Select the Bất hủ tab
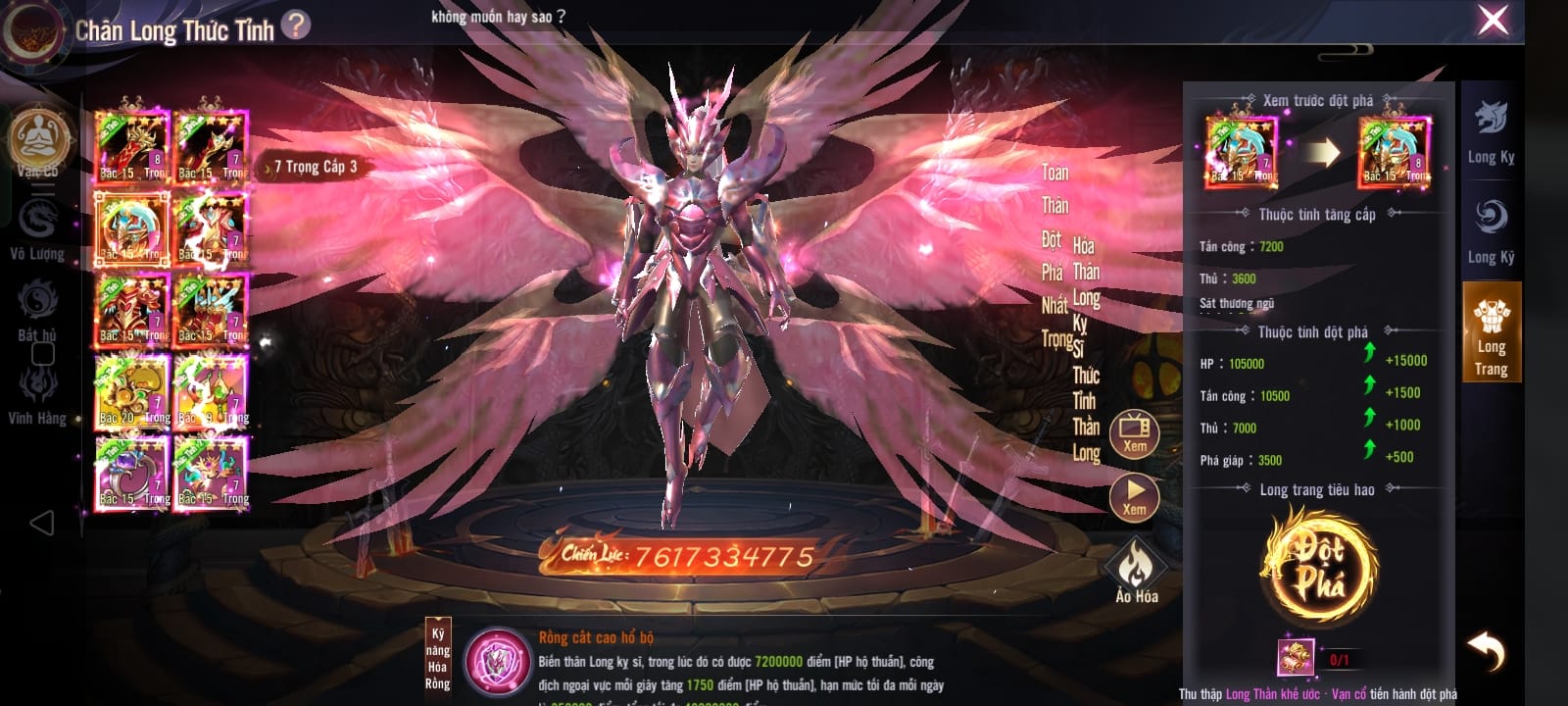Viewport: 1568px width, 706px height. 37,309
